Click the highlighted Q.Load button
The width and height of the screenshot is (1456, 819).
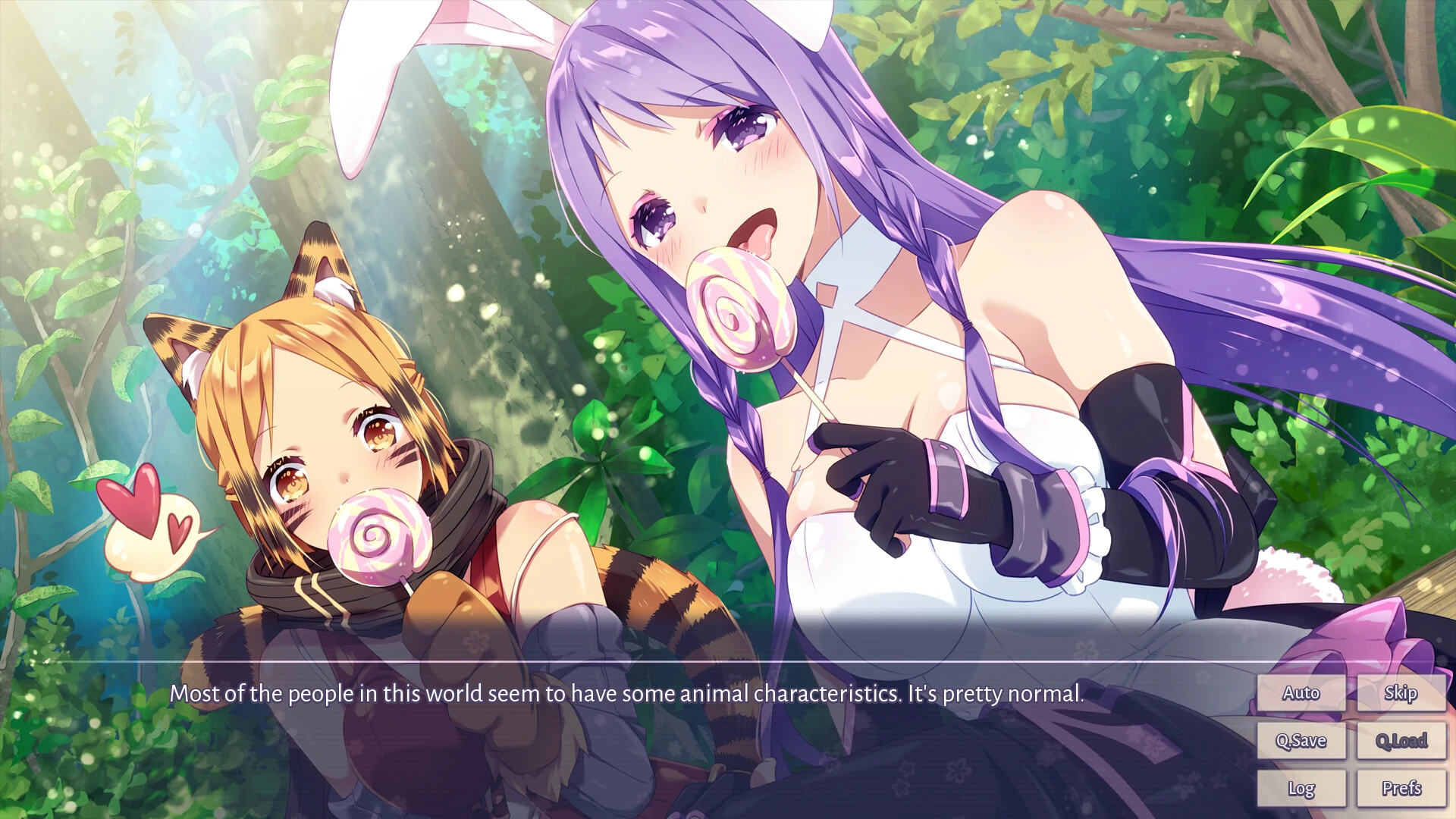pyautogui.click(x=1401, y=740)
